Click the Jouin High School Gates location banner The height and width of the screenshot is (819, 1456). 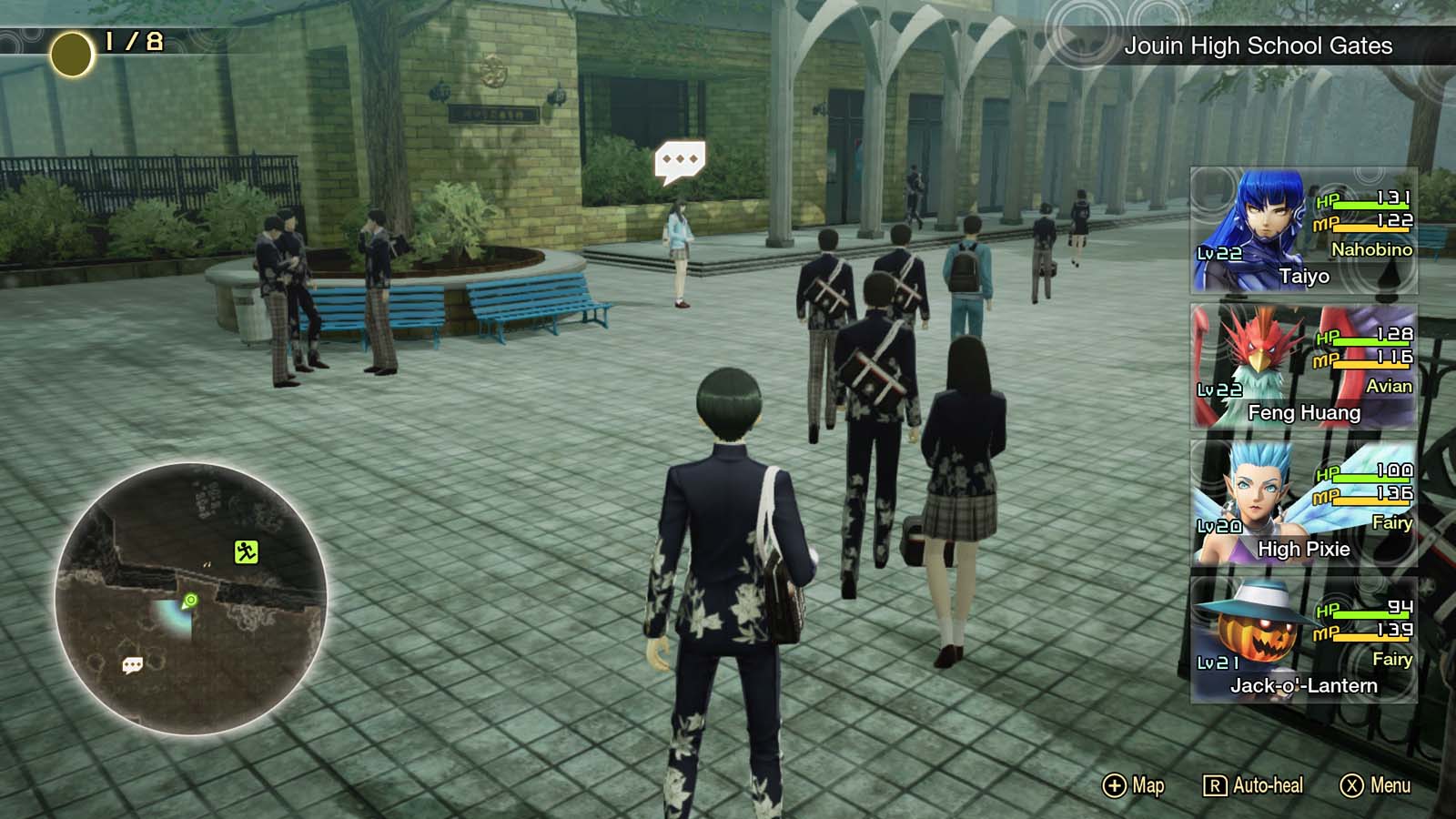(x=1260, y=45)
